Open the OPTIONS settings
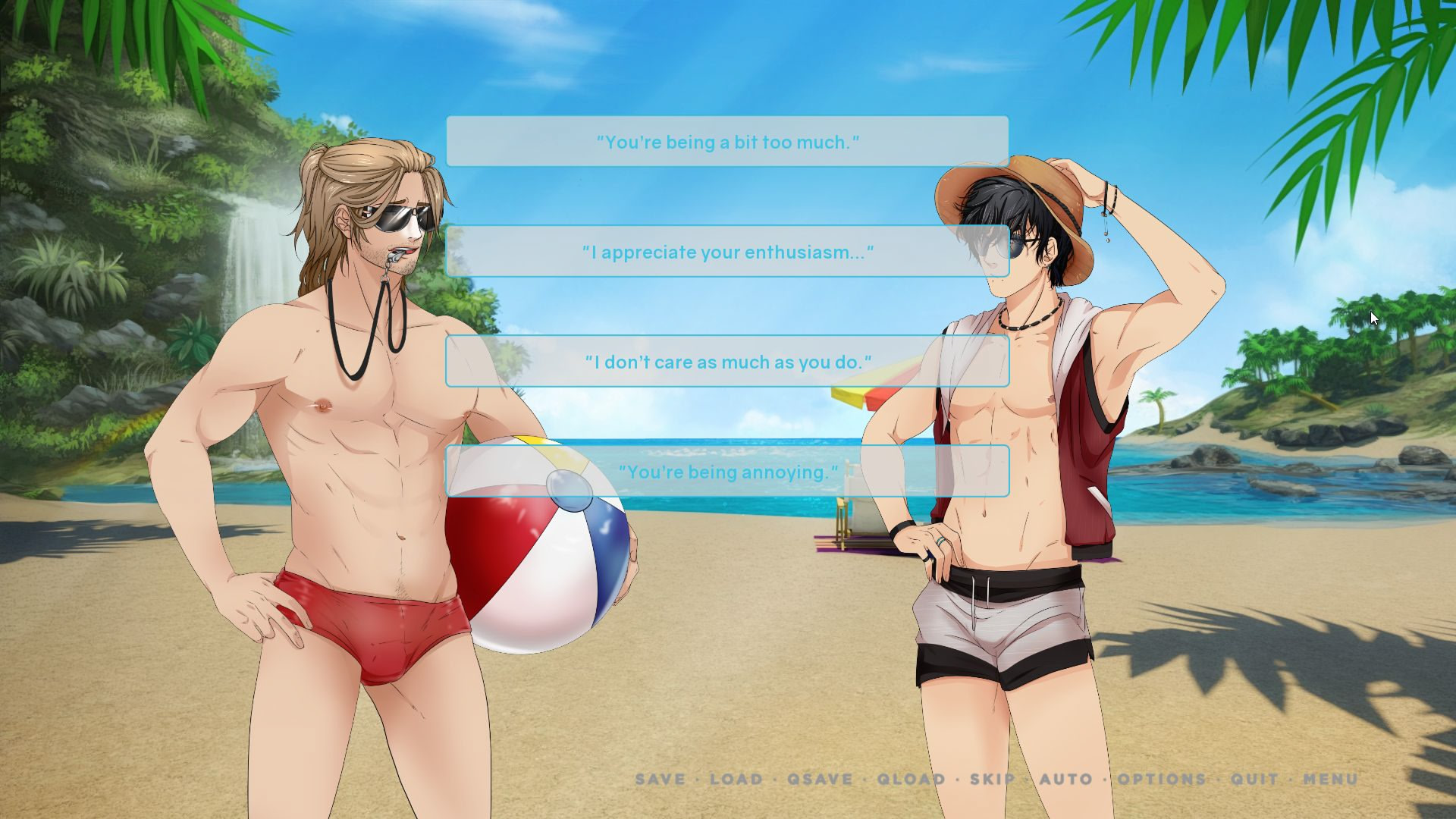Image resolution: width=1456 pixels, height=819 pixels. click(x=1159, y=780)
